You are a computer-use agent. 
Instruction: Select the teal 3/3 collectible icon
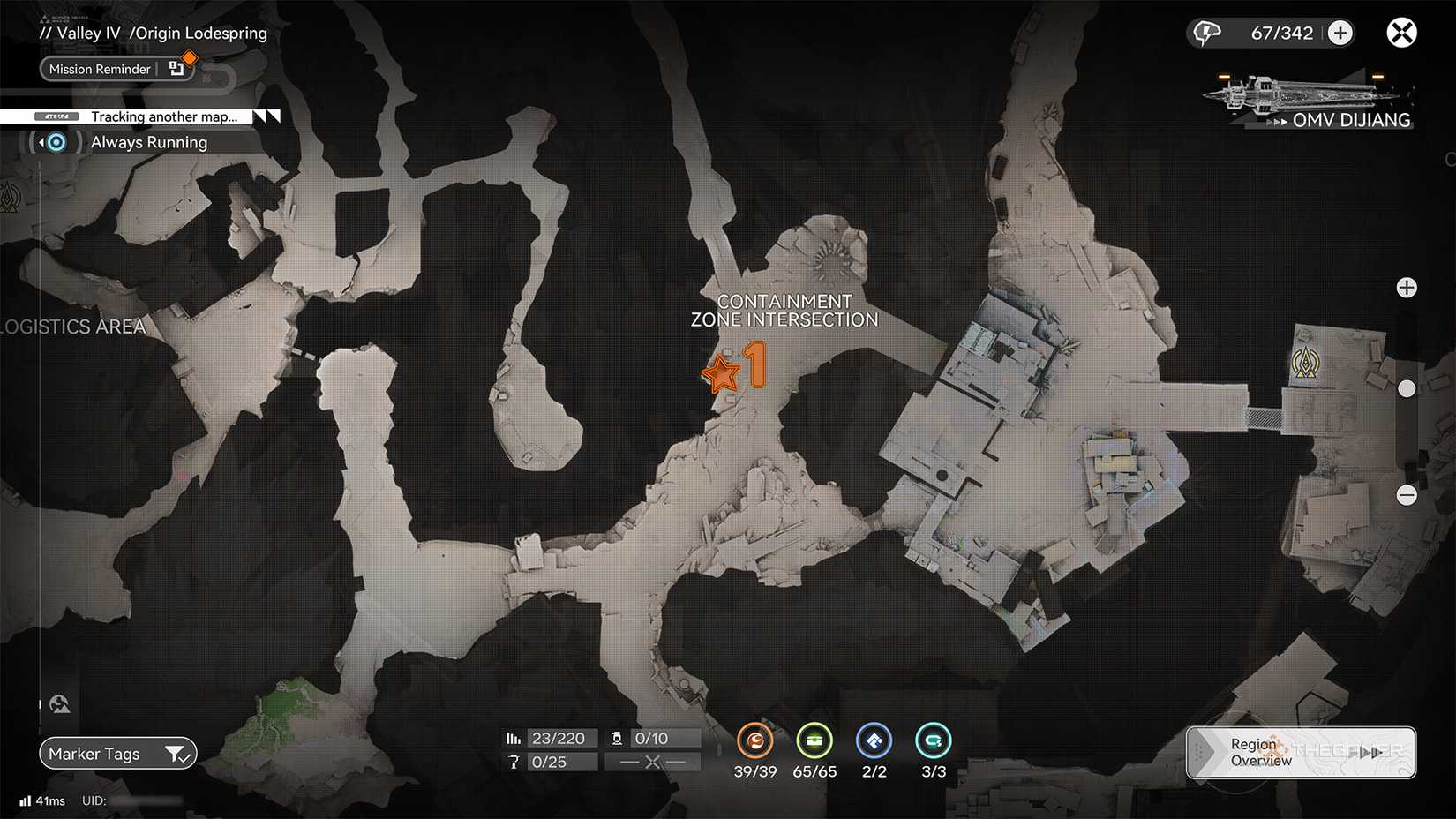[x=933, y=741]
